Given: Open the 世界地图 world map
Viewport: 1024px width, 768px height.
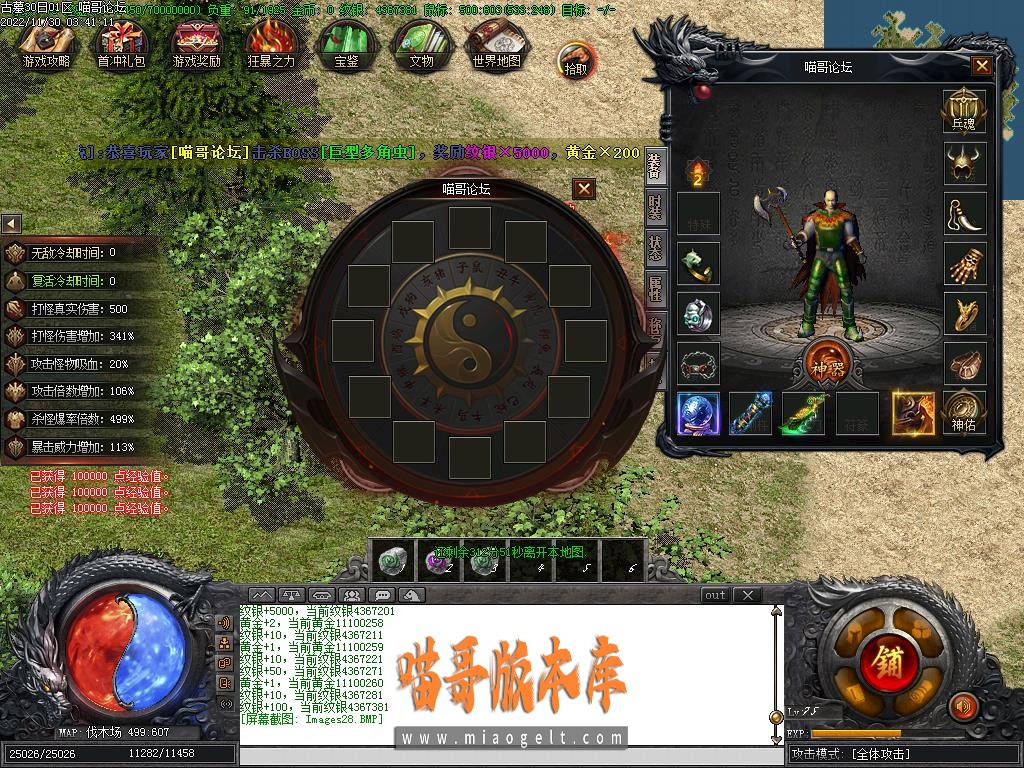Looking at the screenshot, I should coord(496,45).
